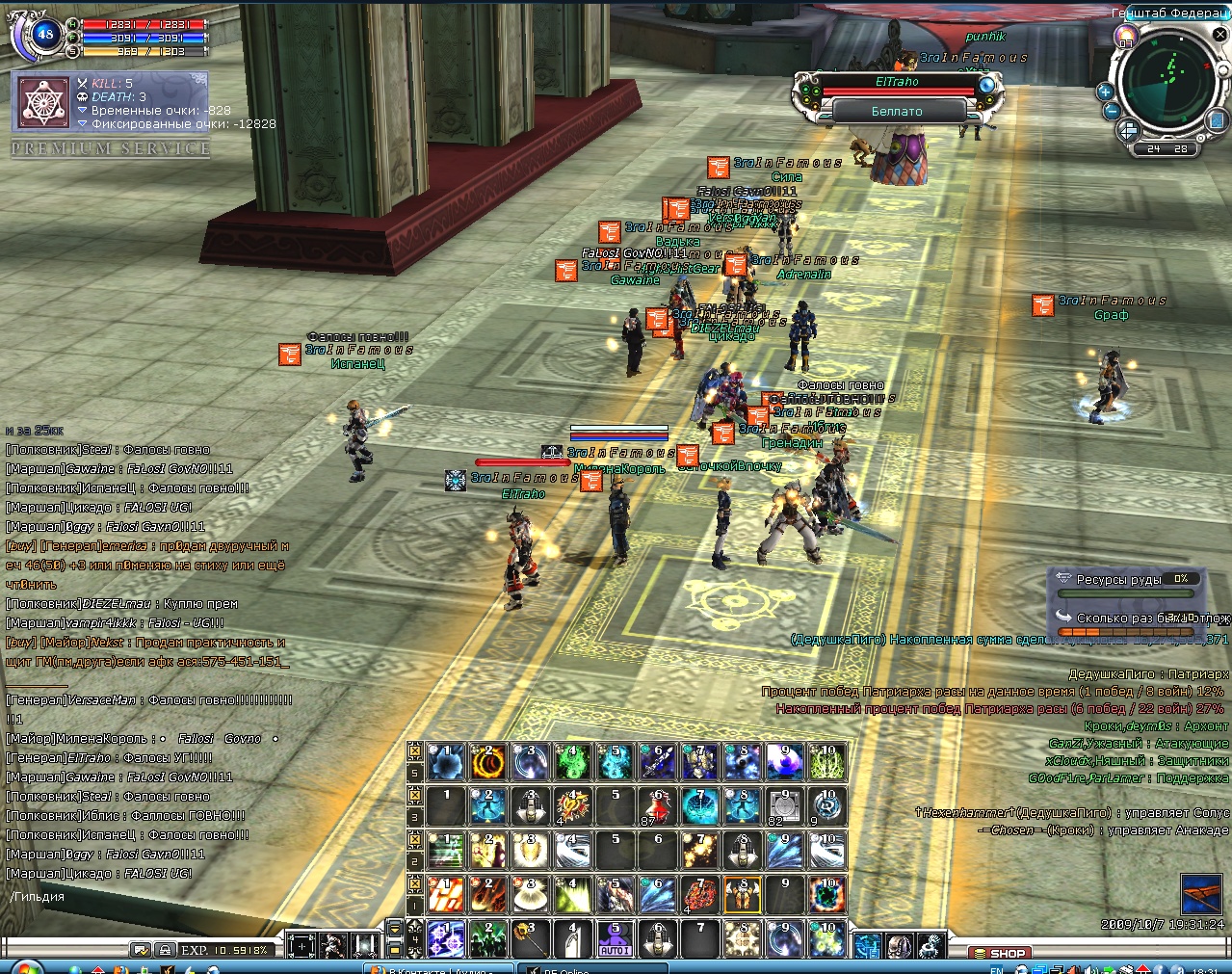Open the chat settings icon beside EXP
The height and width of the screenshot is (974, 1232).
pos(141,950)
